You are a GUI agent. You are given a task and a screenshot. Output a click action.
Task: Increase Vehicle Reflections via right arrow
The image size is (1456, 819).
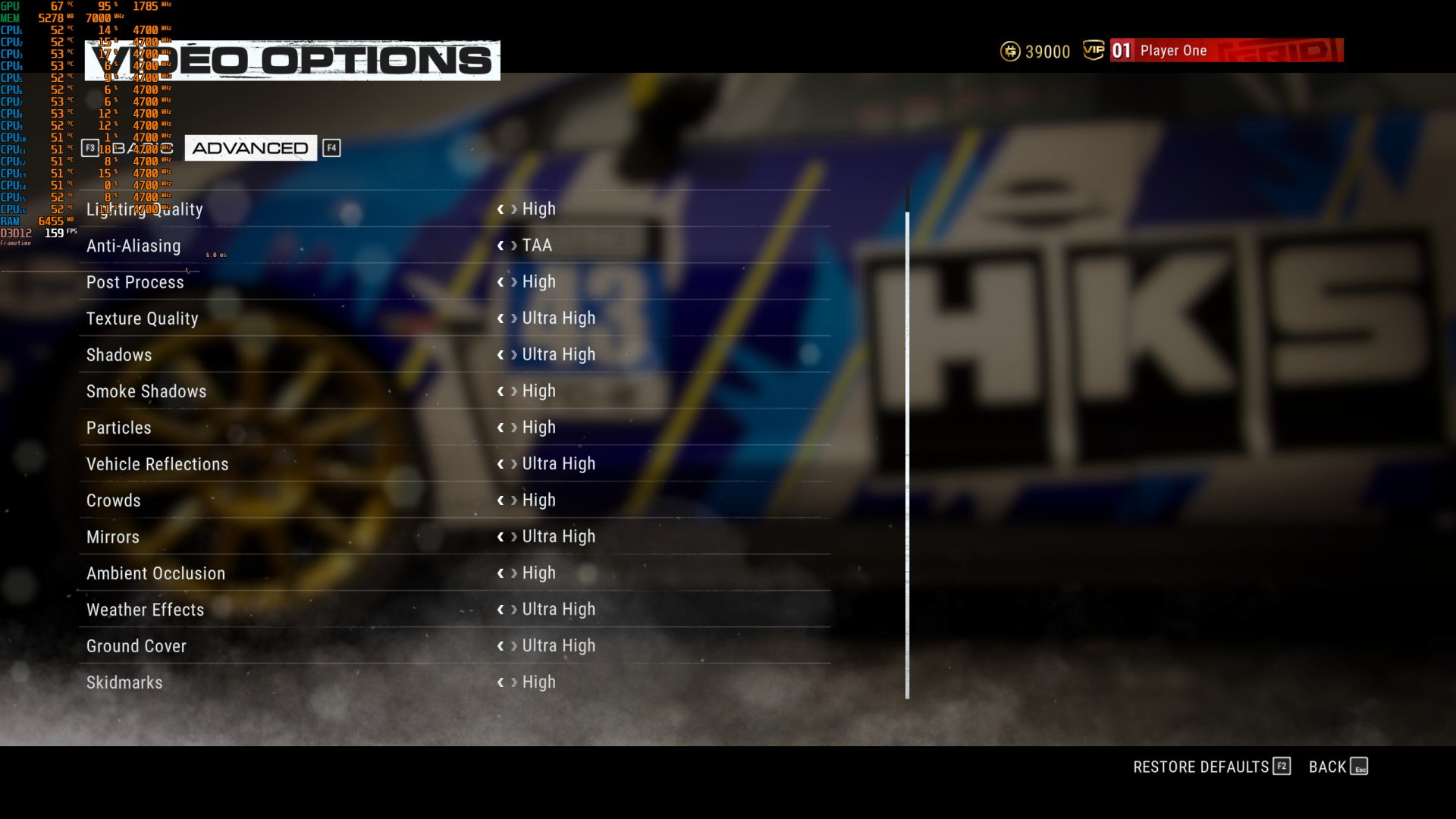coord(514,463)
